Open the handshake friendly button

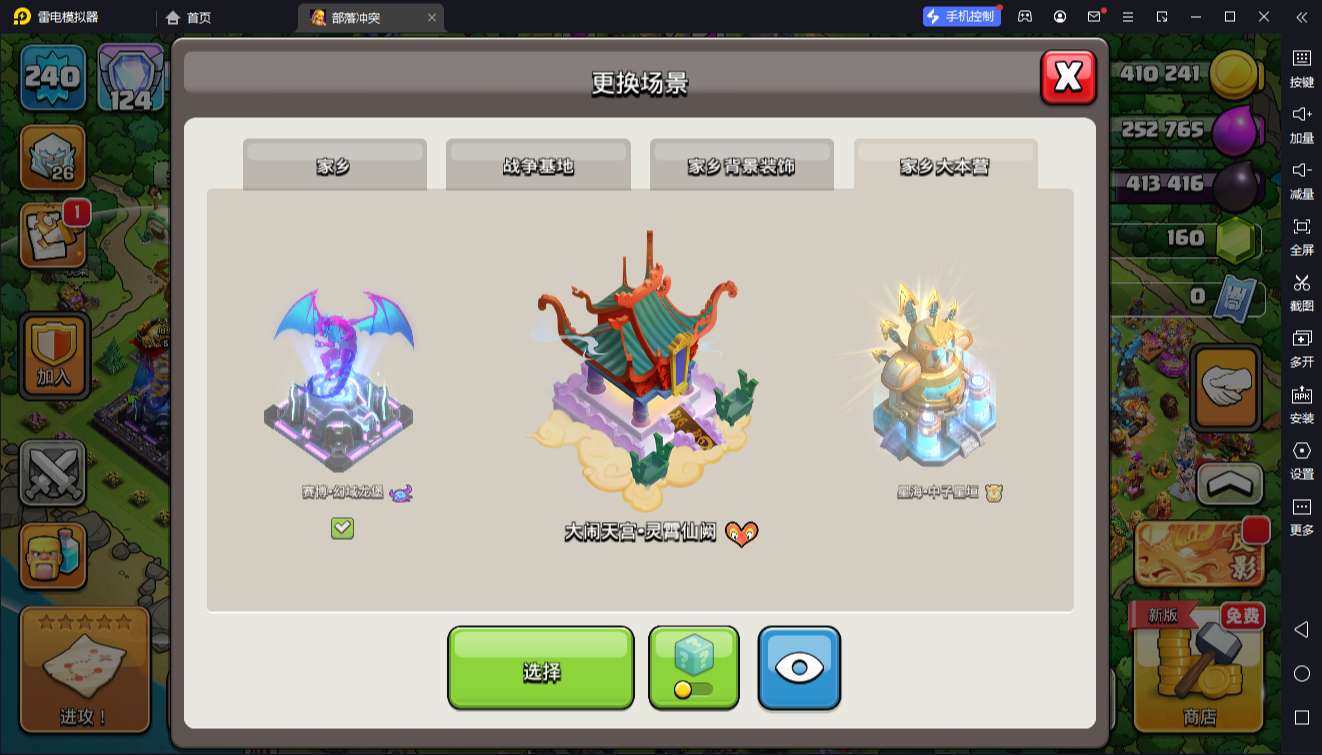pos(1226,388)
